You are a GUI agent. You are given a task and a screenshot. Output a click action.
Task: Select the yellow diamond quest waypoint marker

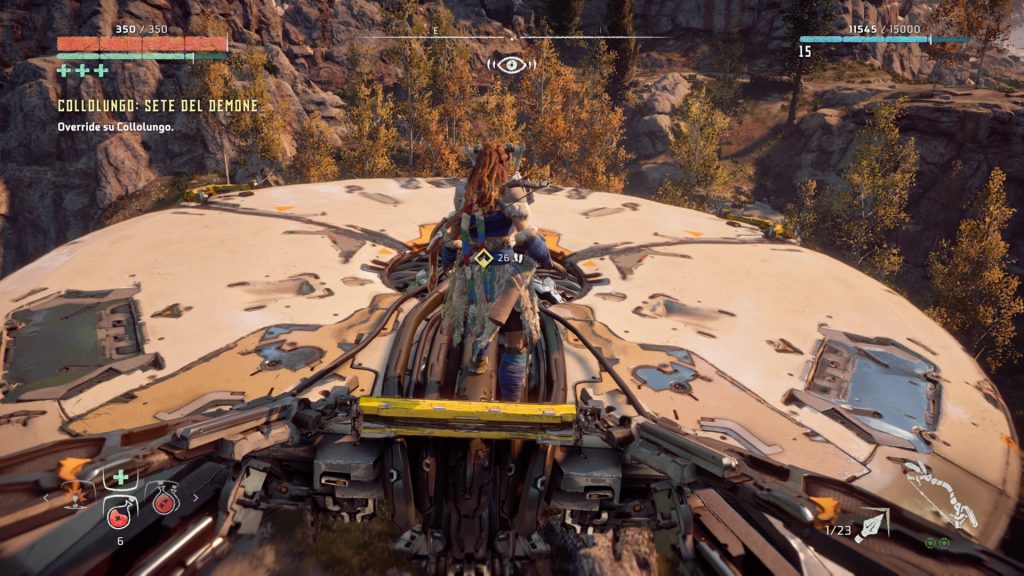[x=483, y=258]
